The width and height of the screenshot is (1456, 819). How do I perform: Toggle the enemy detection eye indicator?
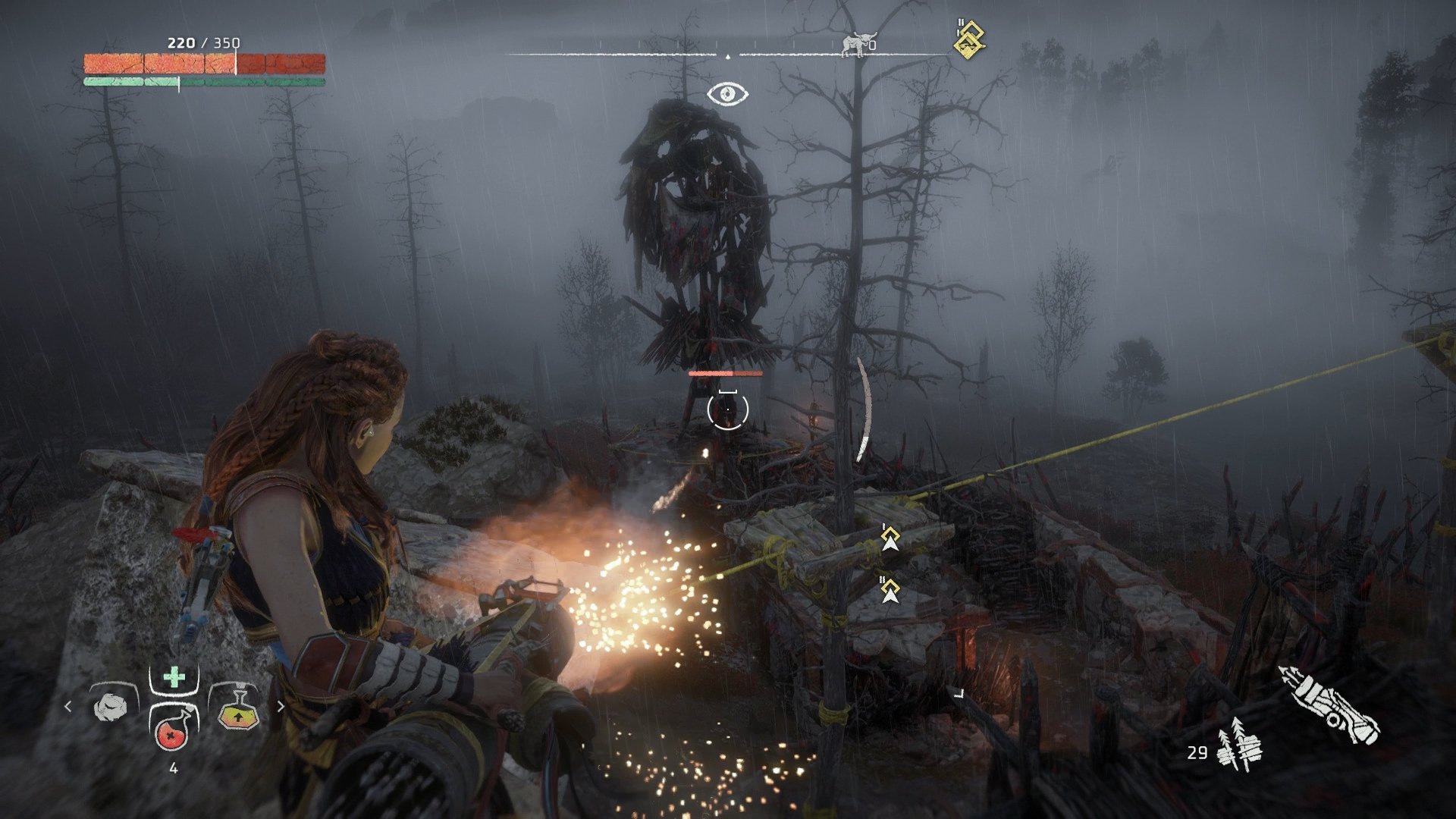click(729, 93)
